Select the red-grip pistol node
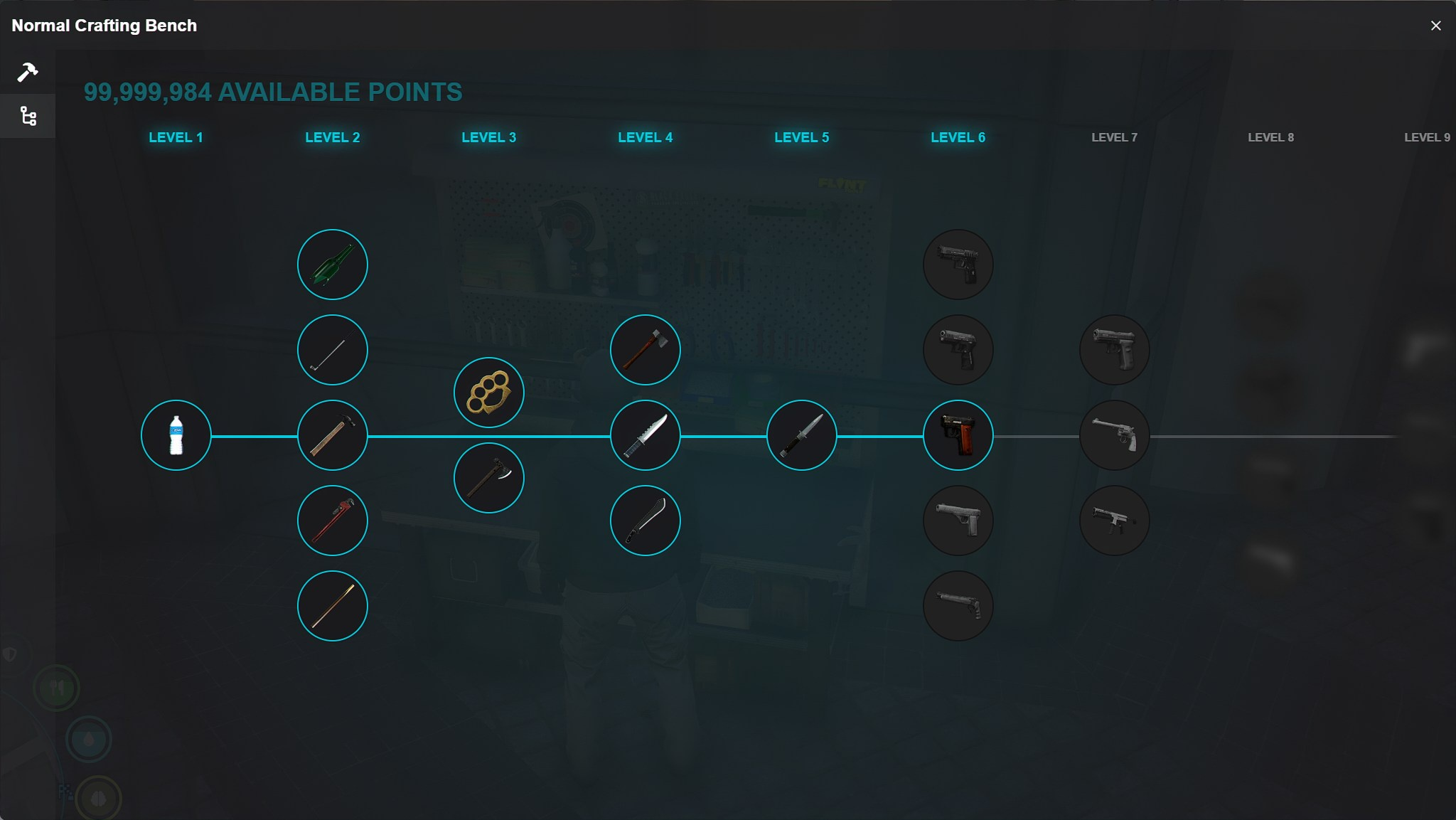Image resolution: width=1456 pixels, height=820 pixels. 958,435
